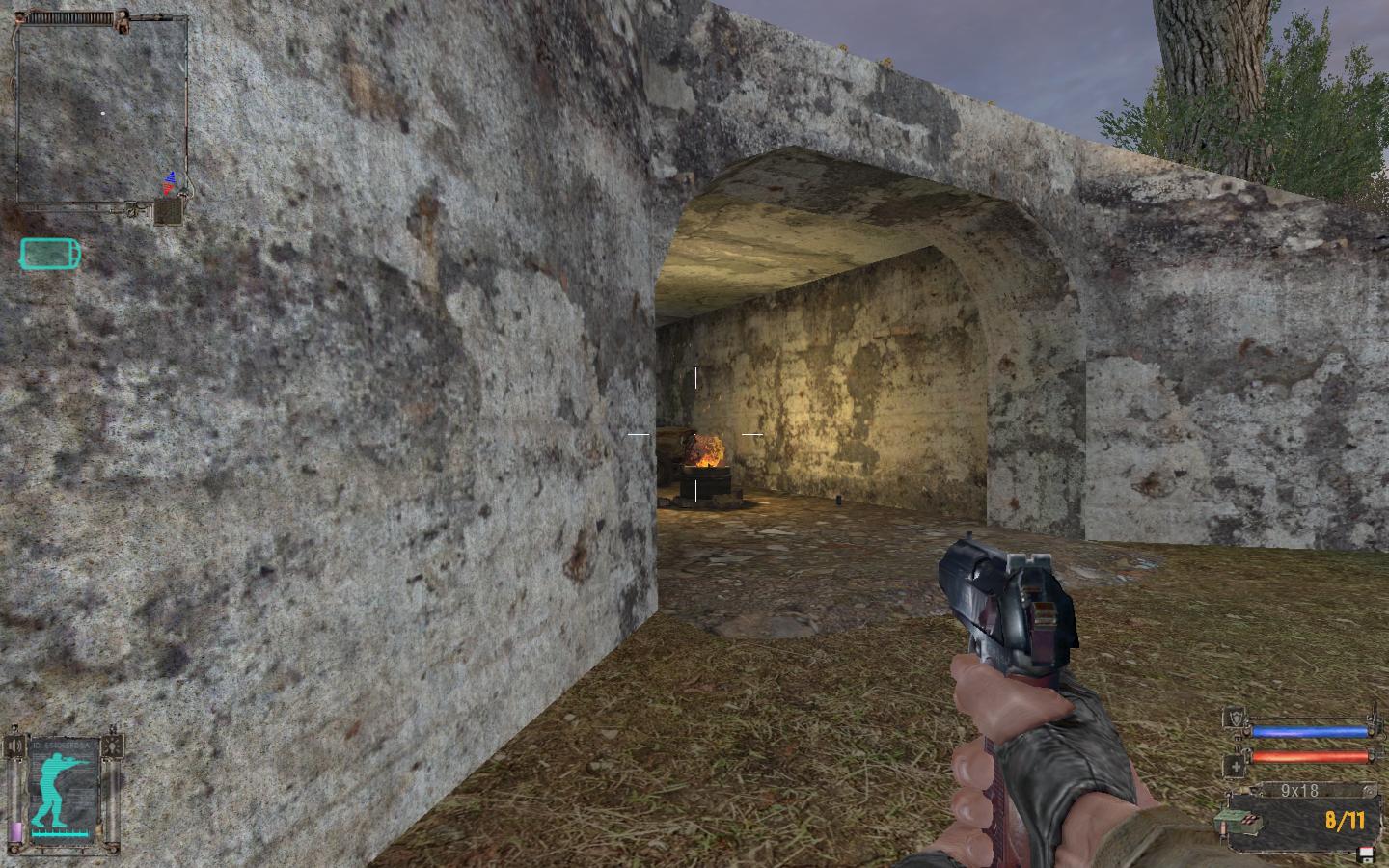This screenshot has height=868, width=1389.
Task: Click the floppy disk save icon
Action: coord(1365,854)
